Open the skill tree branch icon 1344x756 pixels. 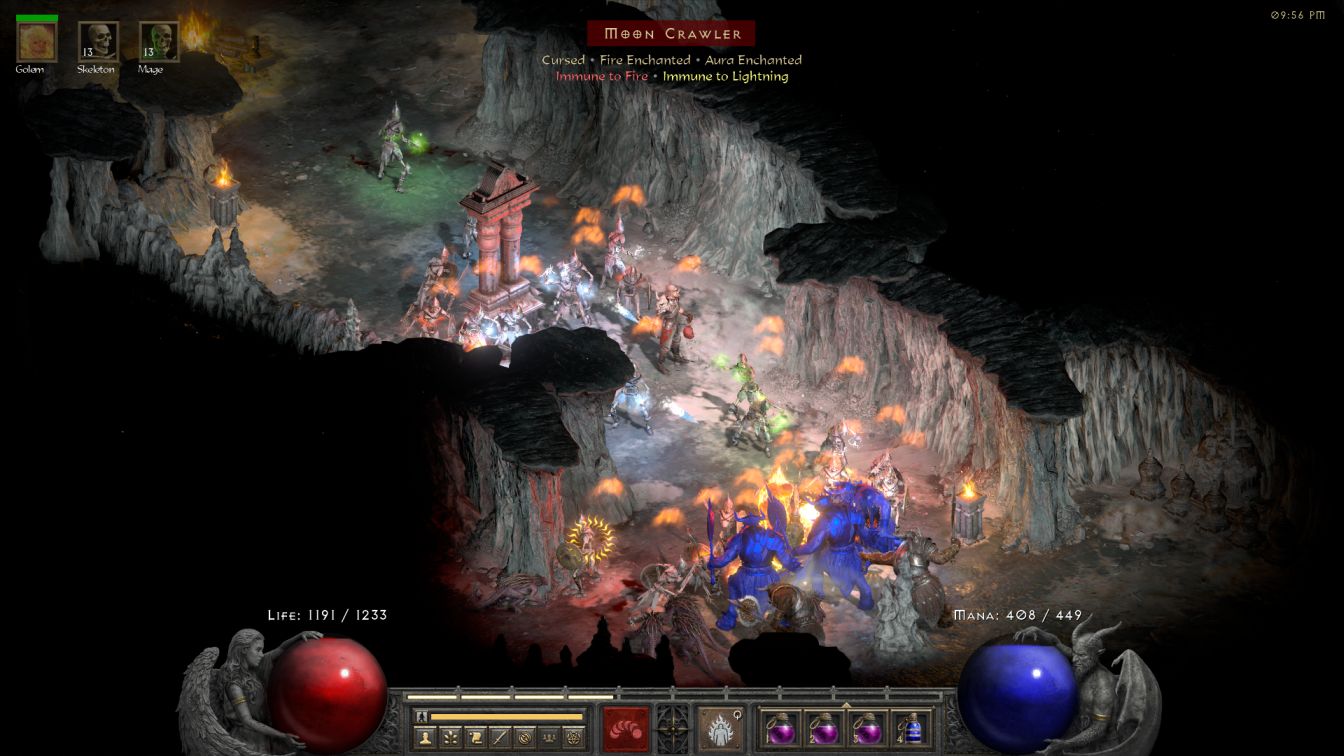pos(451,738)
